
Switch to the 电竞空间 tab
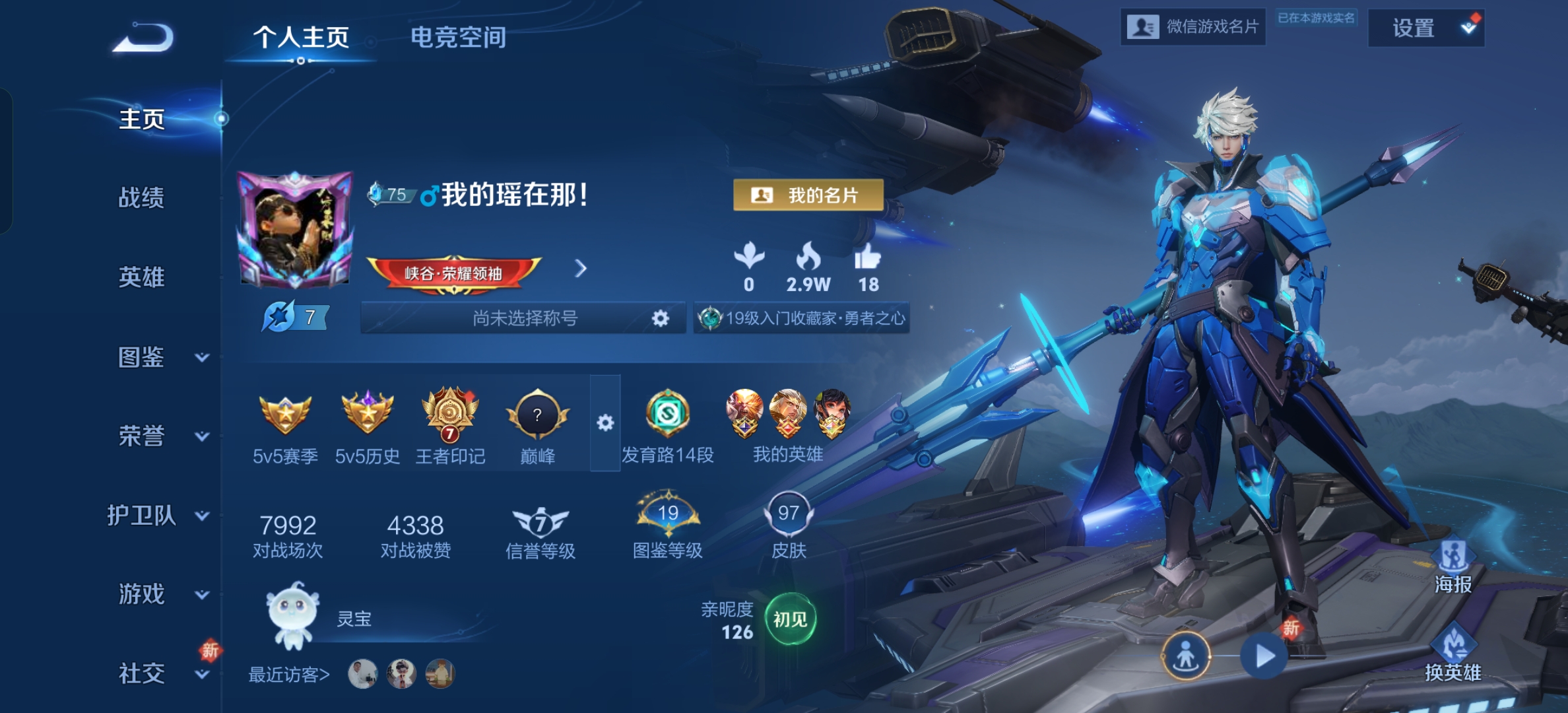click(458, 38)
